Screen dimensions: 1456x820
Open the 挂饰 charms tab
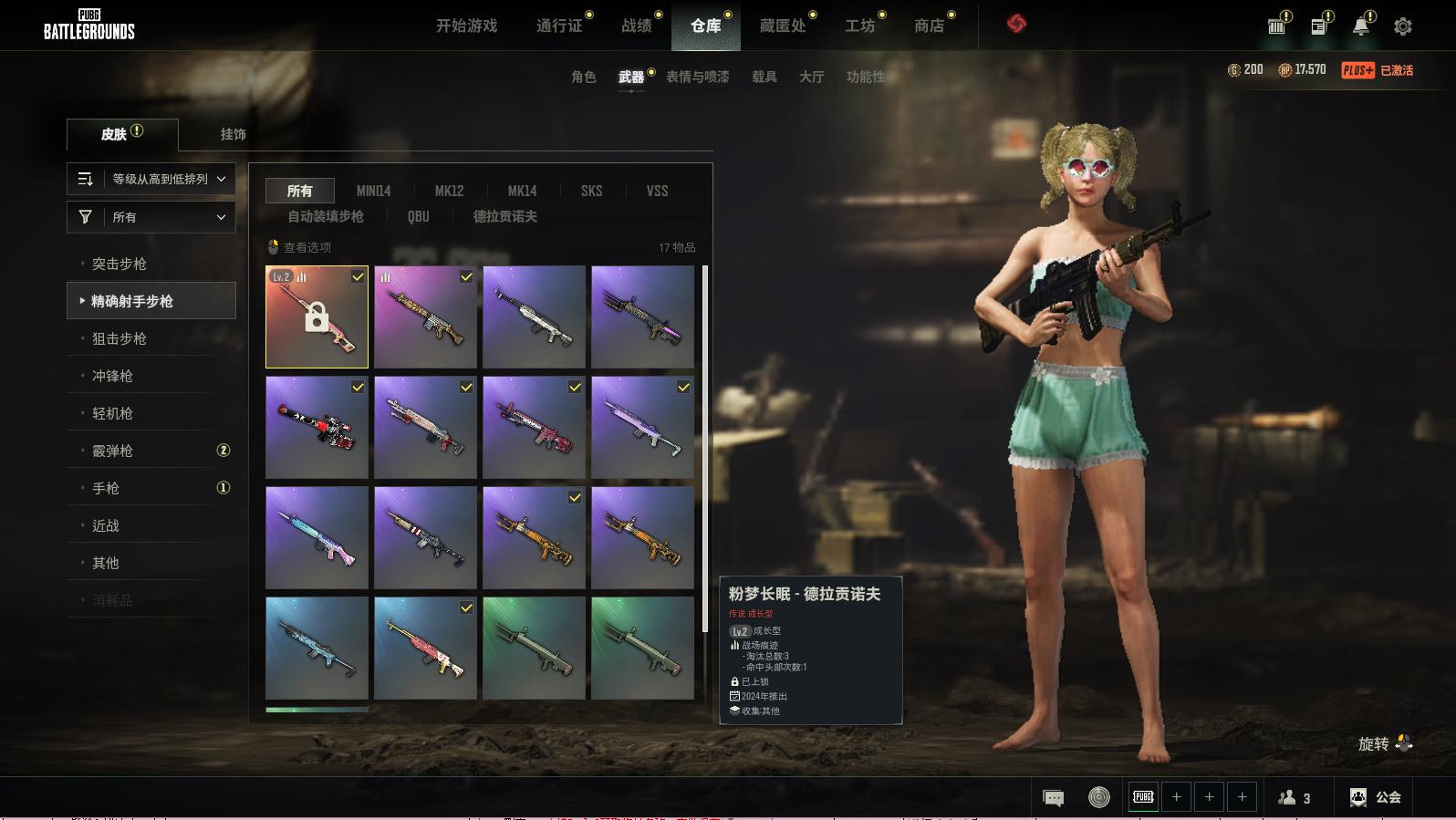(233, 134)
